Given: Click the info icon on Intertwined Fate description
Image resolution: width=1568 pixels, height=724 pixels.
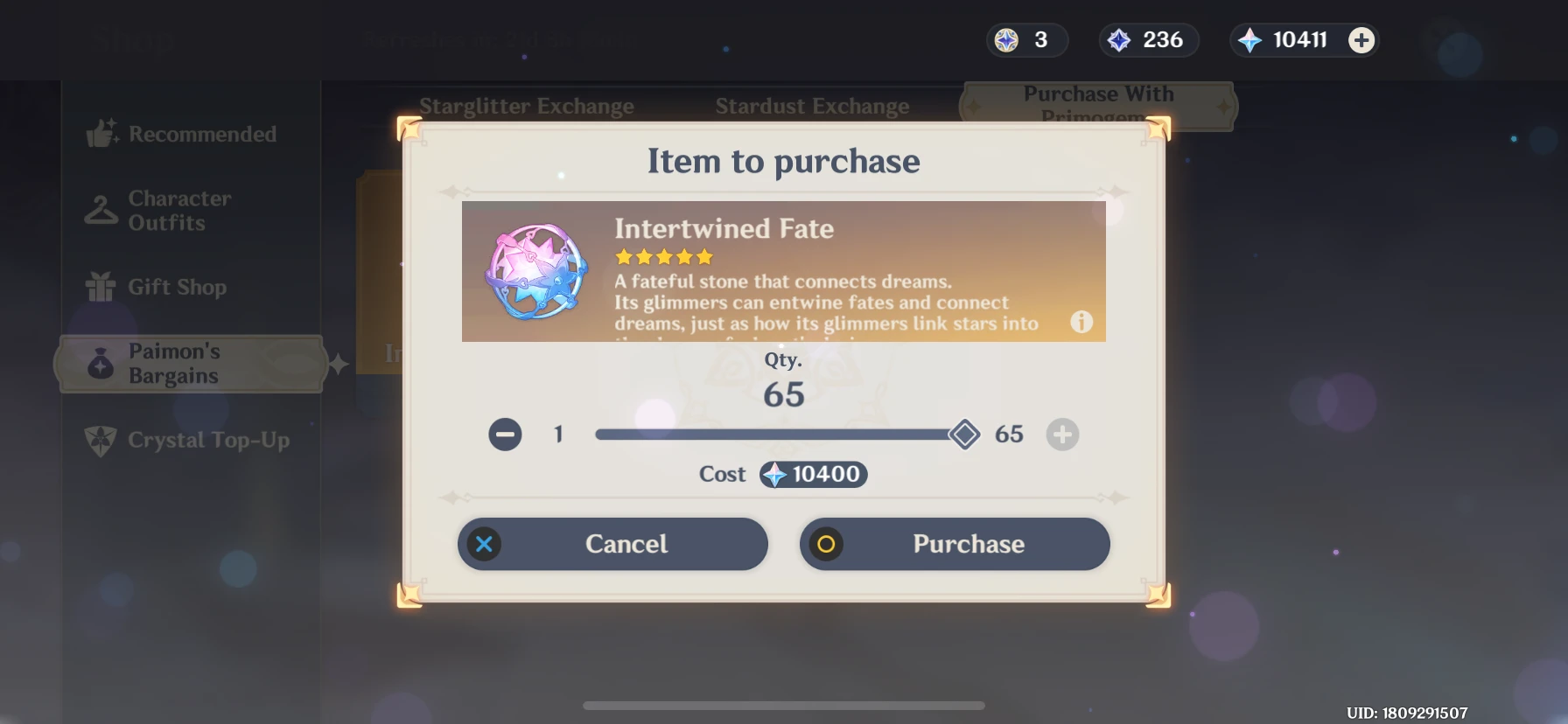Looking at the screenshot, I should click(x=1081, y=323).
